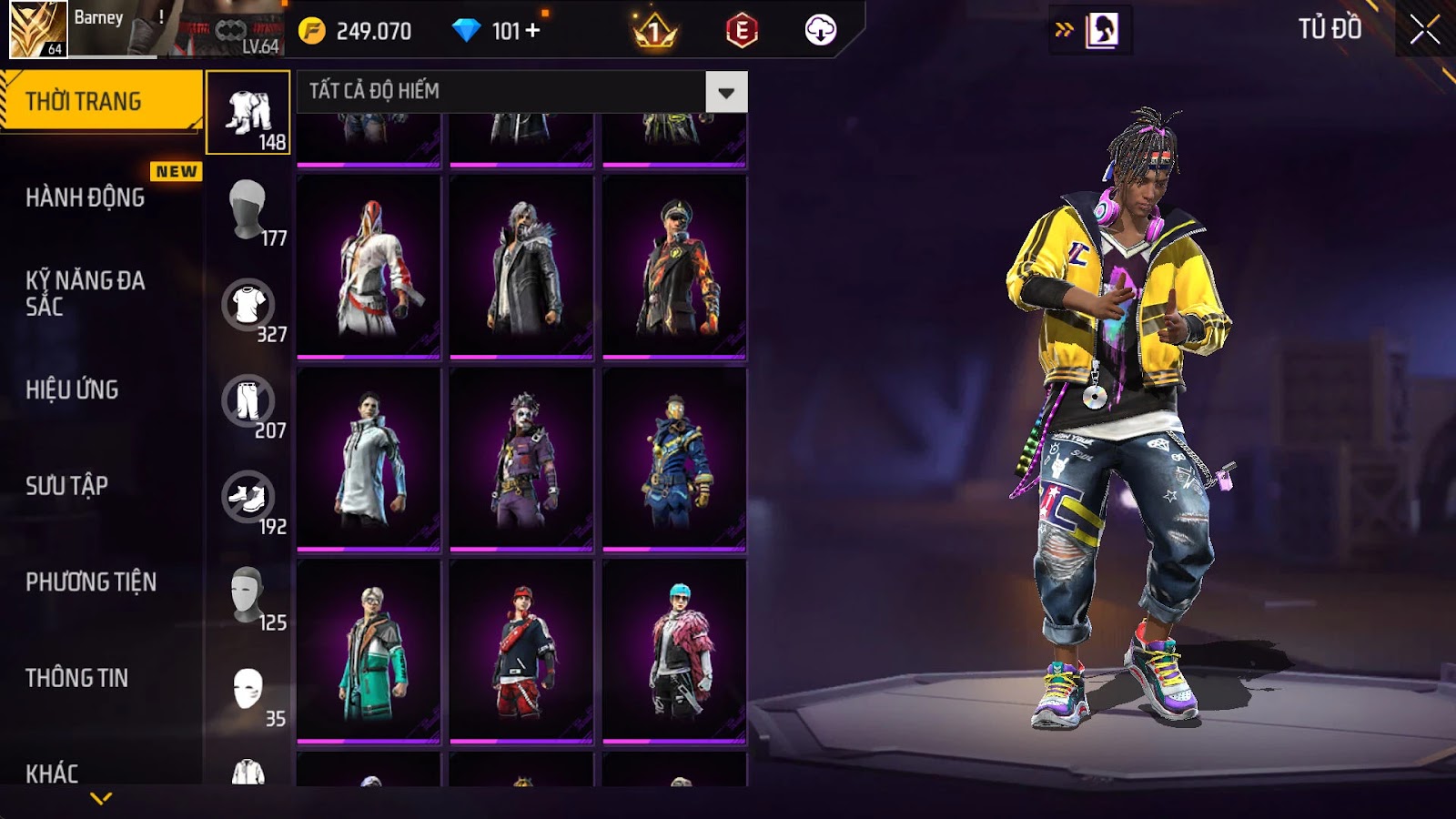Show the Thông Tin section
Screen dimensions: 1456x819
click(77, 678)
